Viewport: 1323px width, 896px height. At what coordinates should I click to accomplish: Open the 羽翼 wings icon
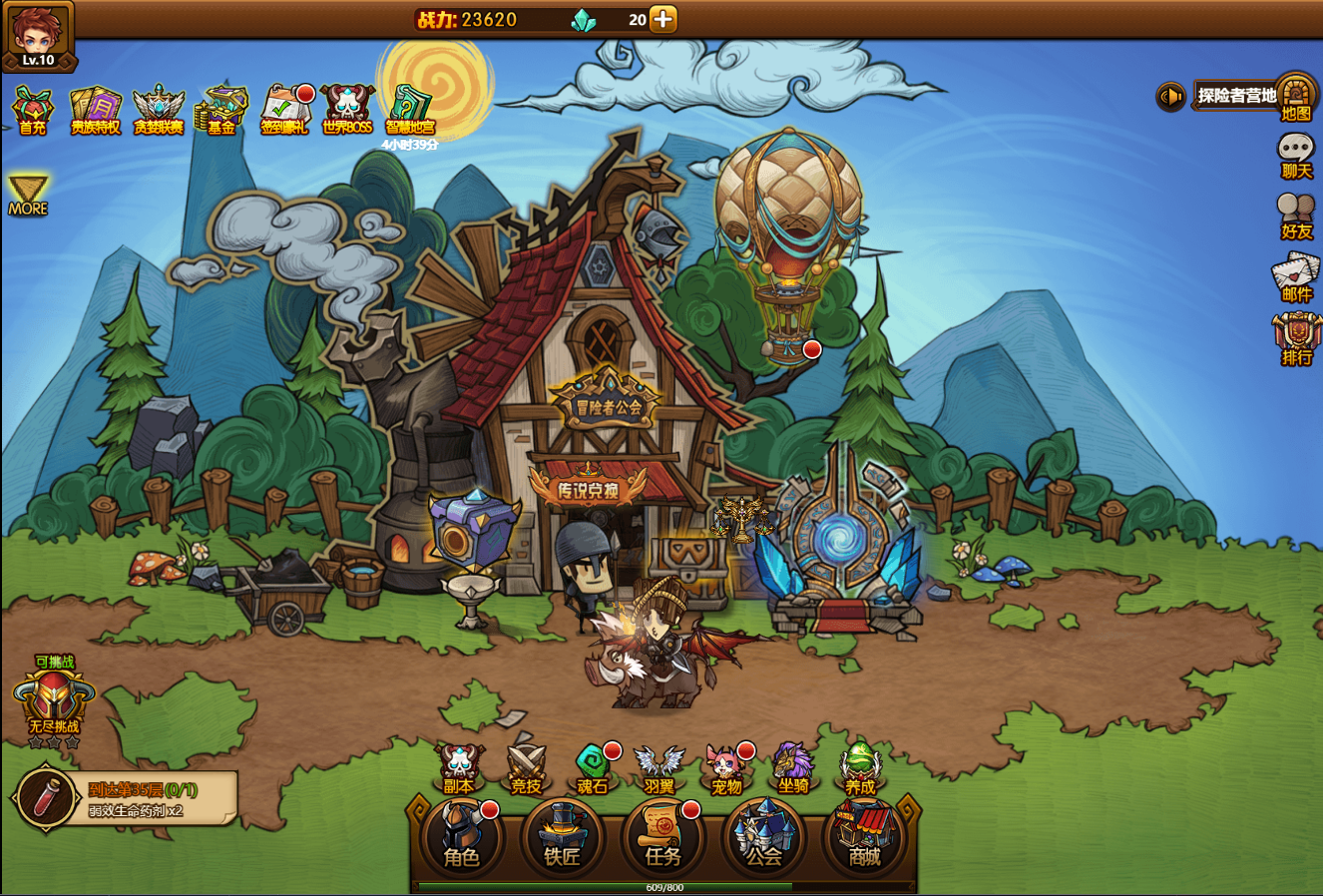tap(660, 767)
